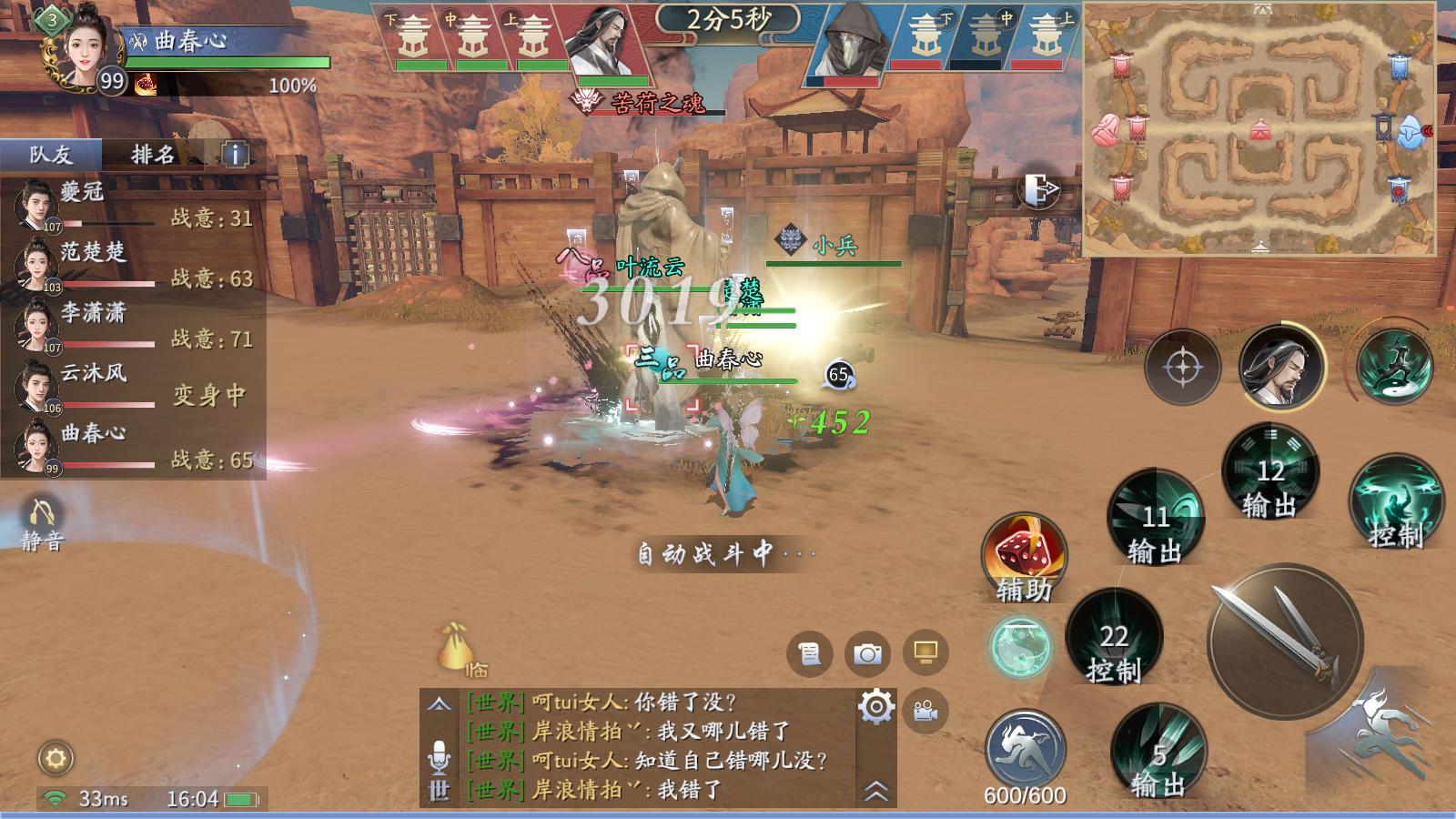Tap the hero transformation portrait button
Image resolution: width=1456 pixels, height=819 pixels.
pos(1281,368)
